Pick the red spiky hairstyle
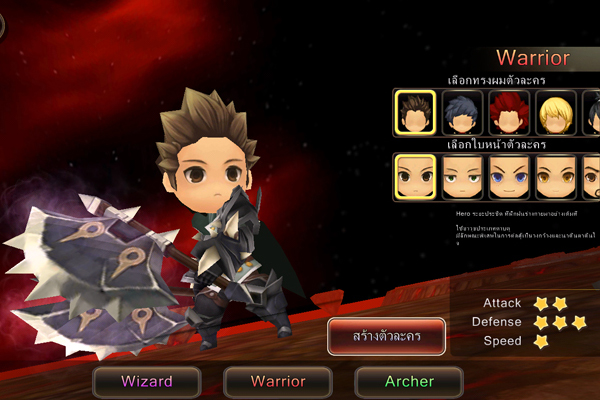The image size is (600, 400). [509, 112]
